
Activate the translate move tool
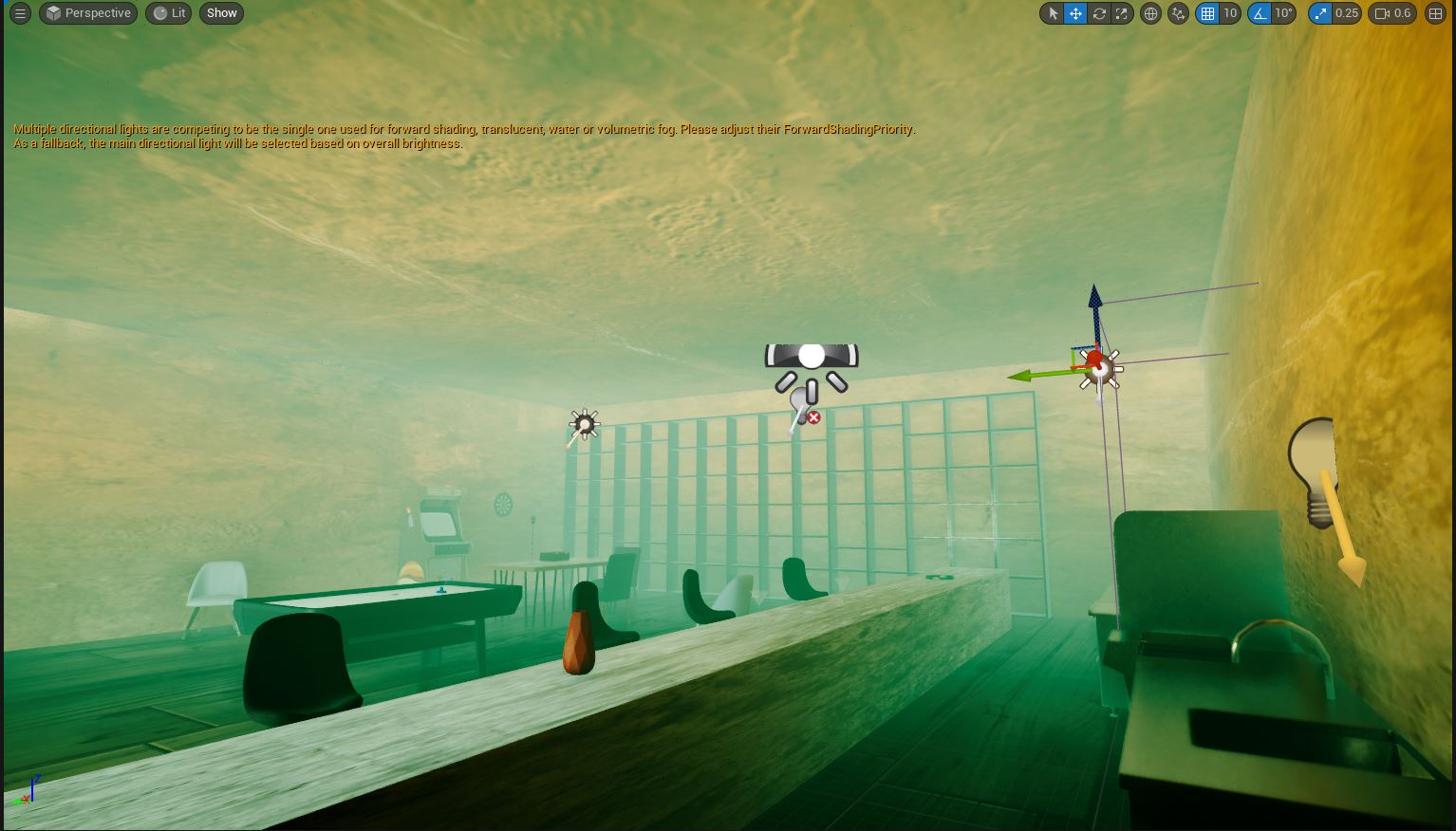1075,13
